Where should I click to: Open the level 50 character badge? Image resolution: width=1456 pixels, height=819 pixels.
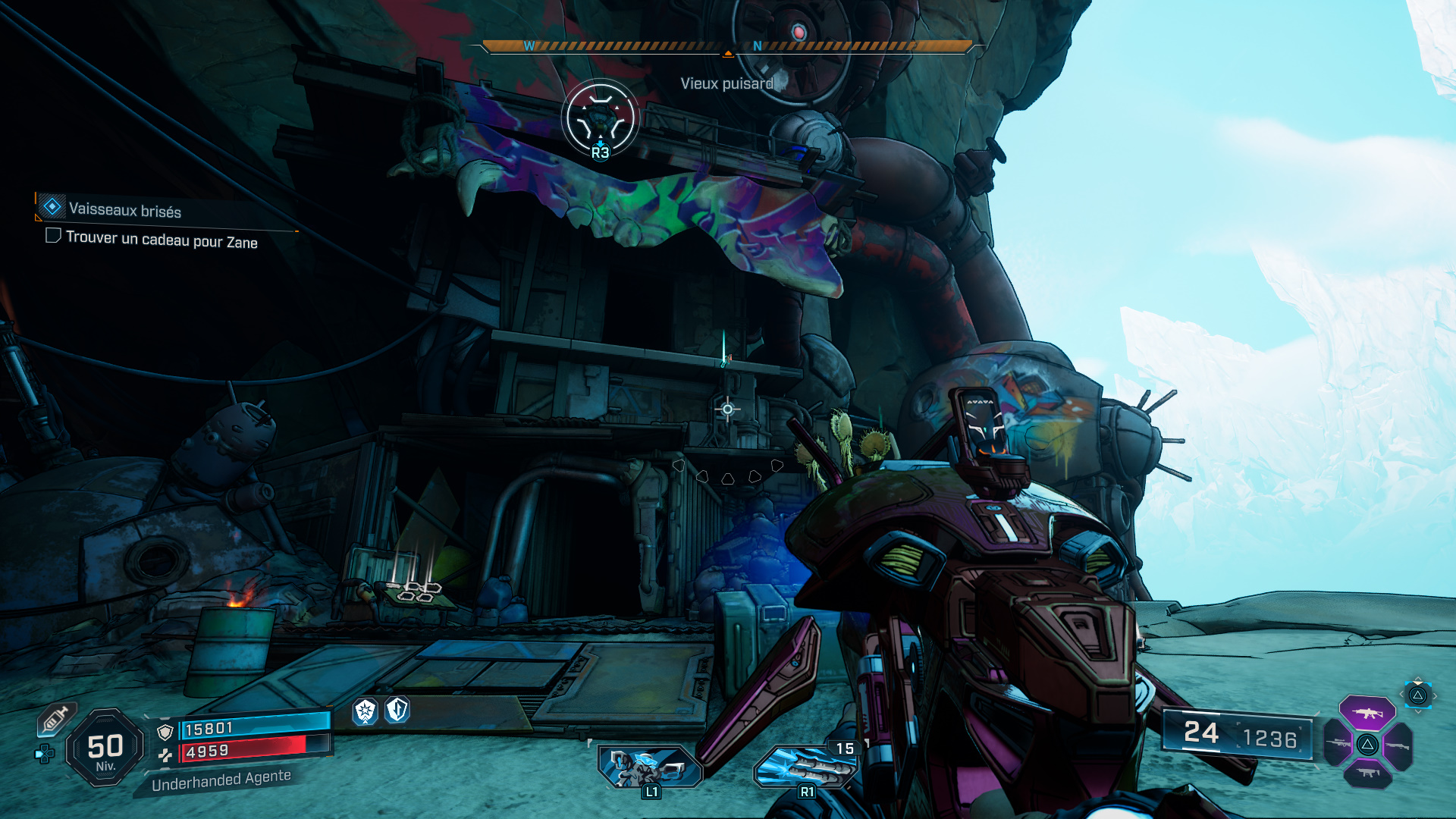(105, 748)
